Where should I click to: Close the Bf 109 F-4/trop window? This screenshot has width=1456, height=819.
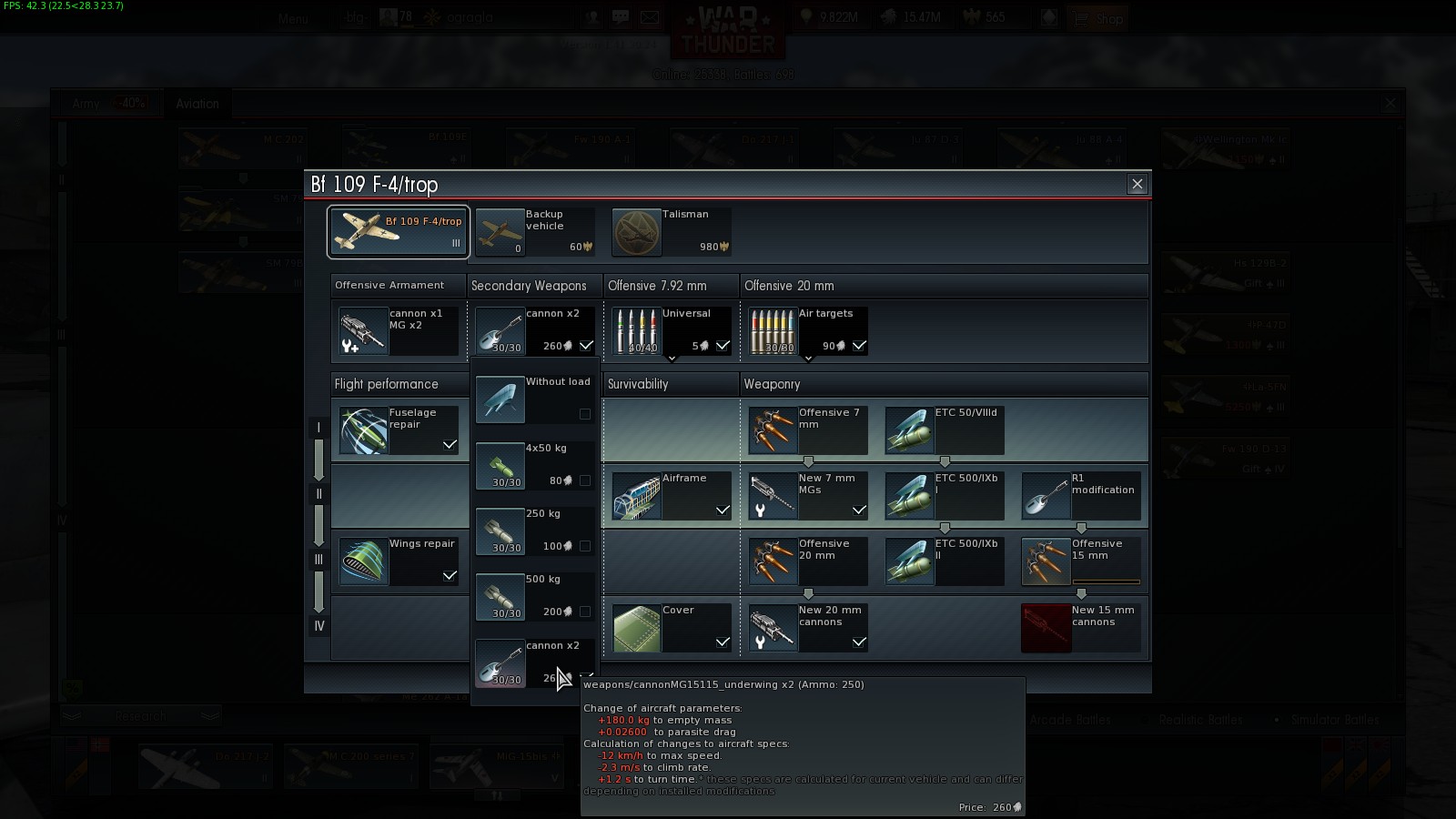pos(1137,184)
